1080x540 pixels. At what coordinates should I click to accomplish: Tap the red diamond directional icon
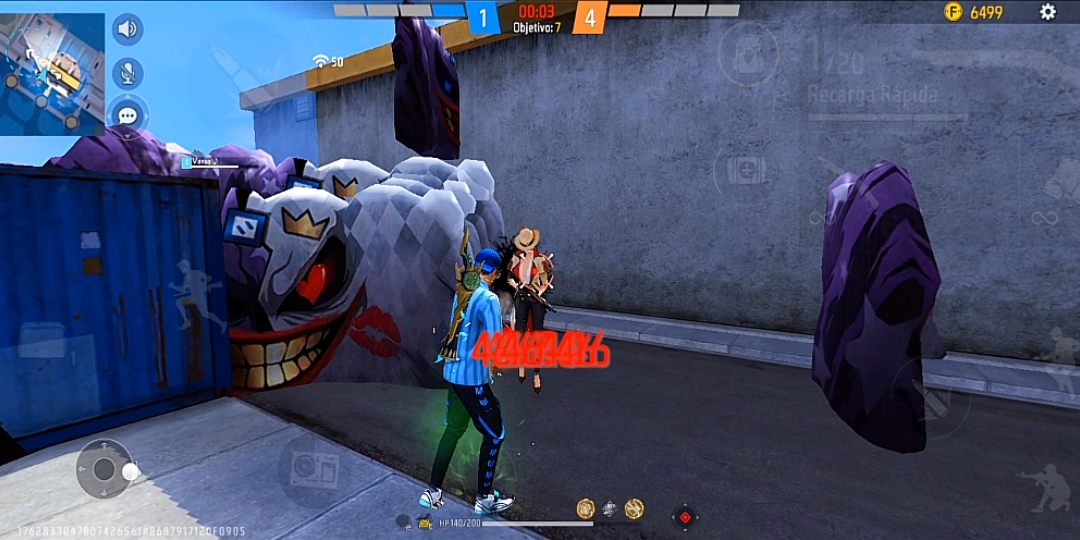pyautogui.click(x=685, y=517)
